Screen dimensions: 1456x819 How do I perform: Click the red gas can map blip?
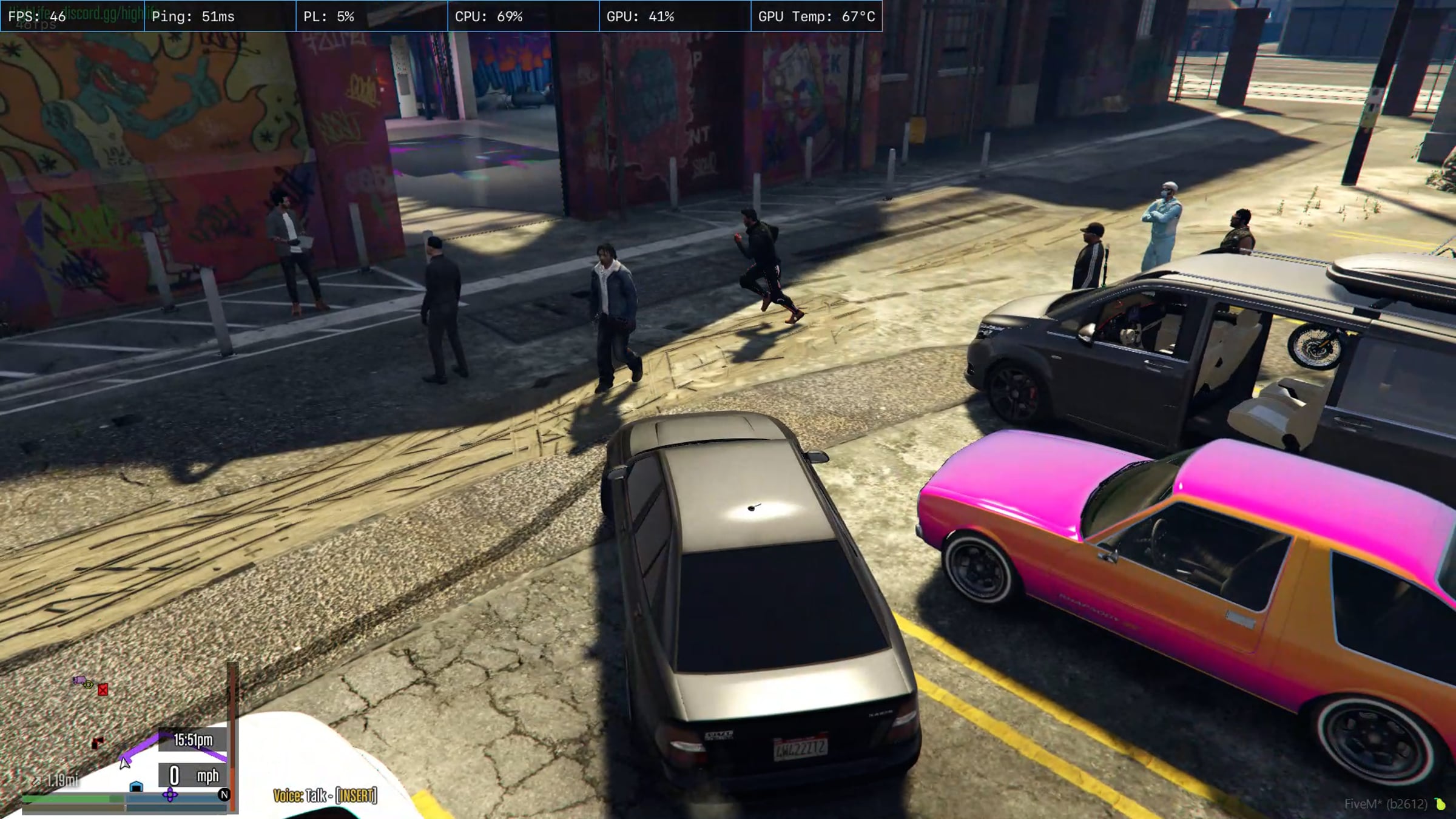tap(103, 690)
